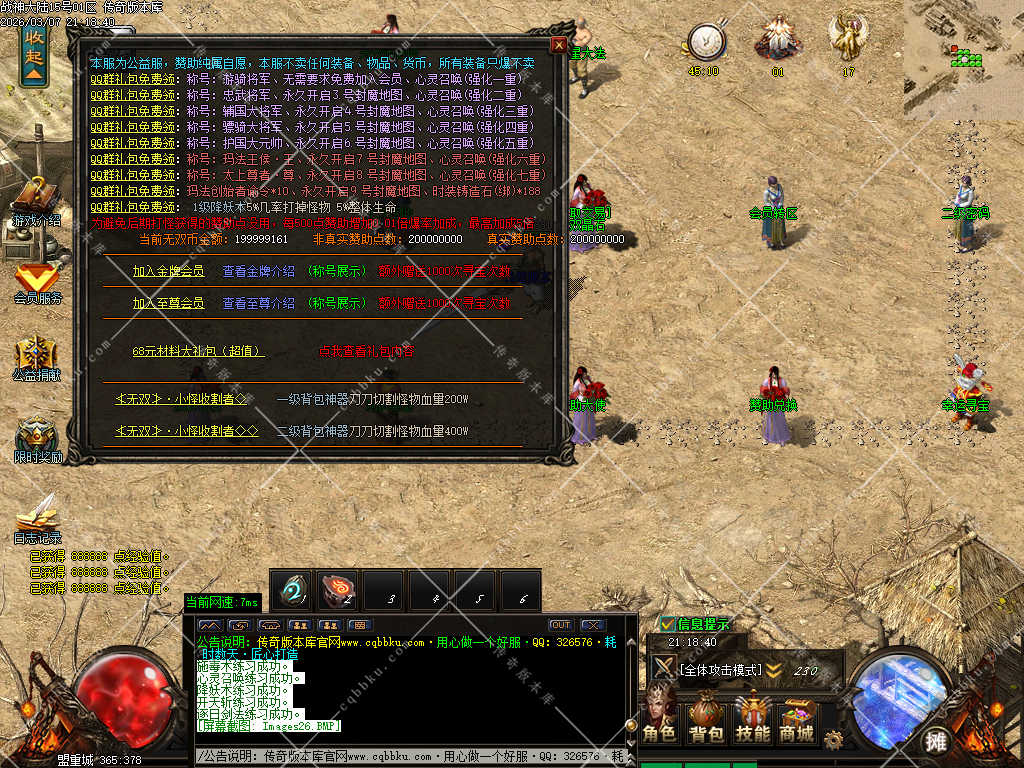Close the sponsorship info panel

click(558, 45)
